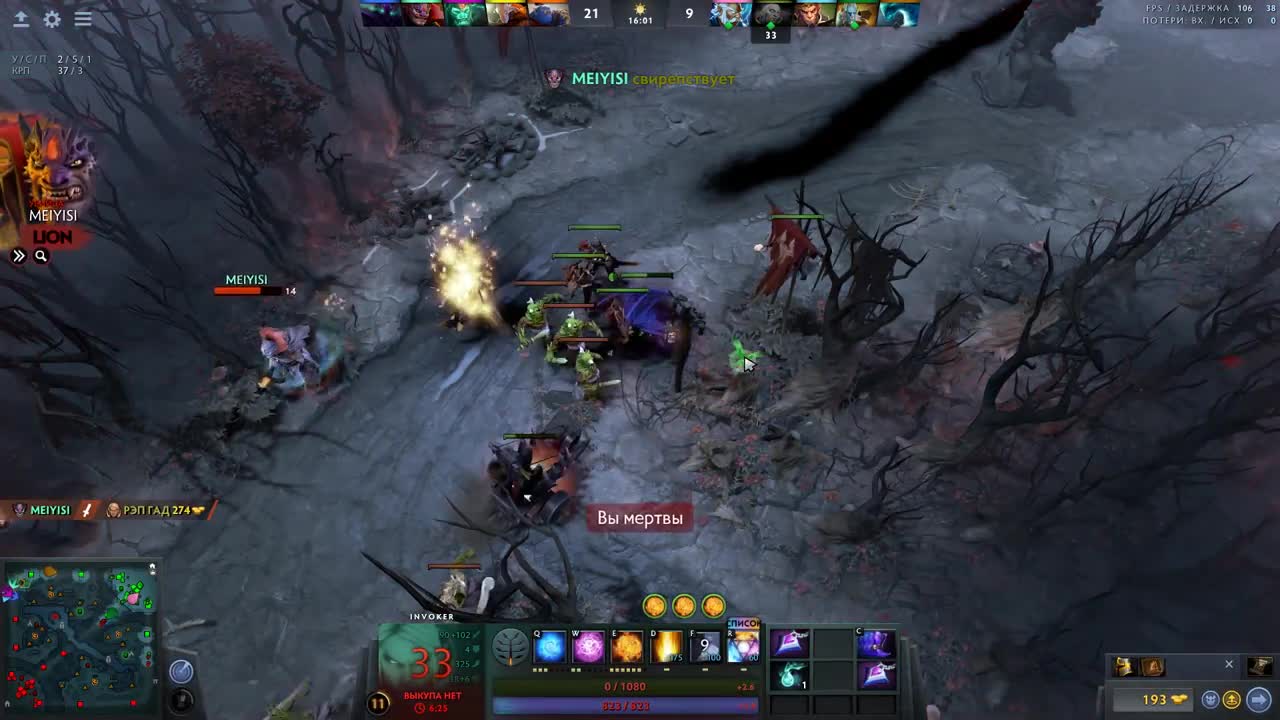The image size is (1280, 720).
Task: Open the Invoker talent tree
Action: tap(511, 648)
